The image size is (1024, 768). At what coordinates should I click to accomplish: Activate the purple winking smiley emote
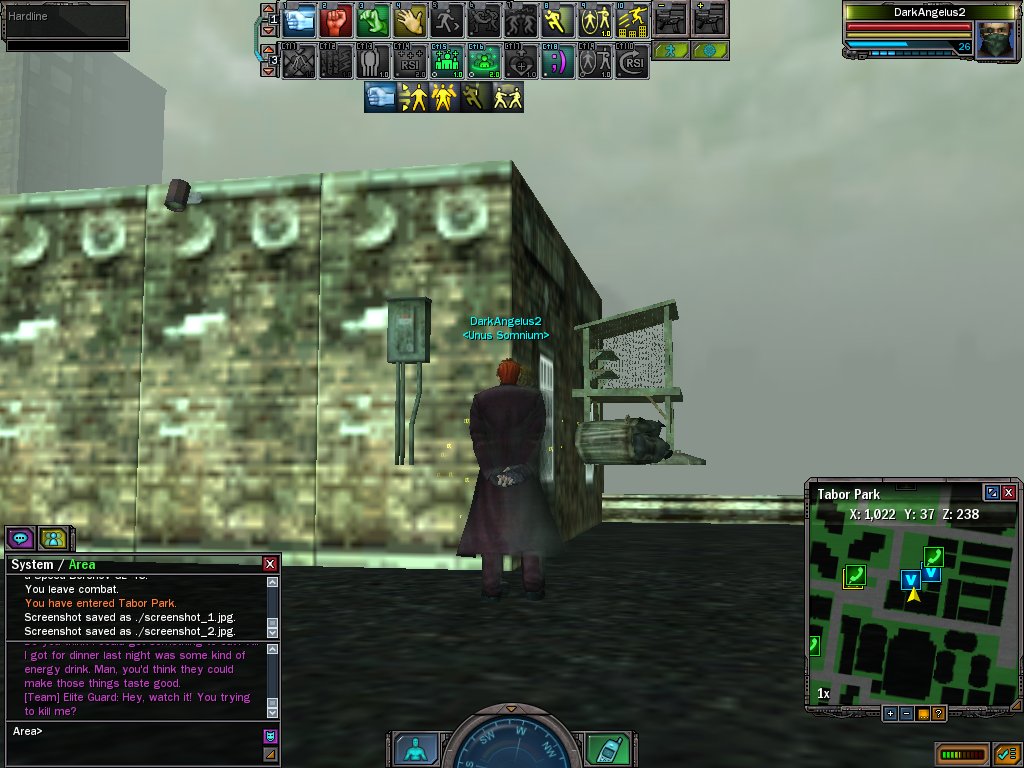point(558,61)
